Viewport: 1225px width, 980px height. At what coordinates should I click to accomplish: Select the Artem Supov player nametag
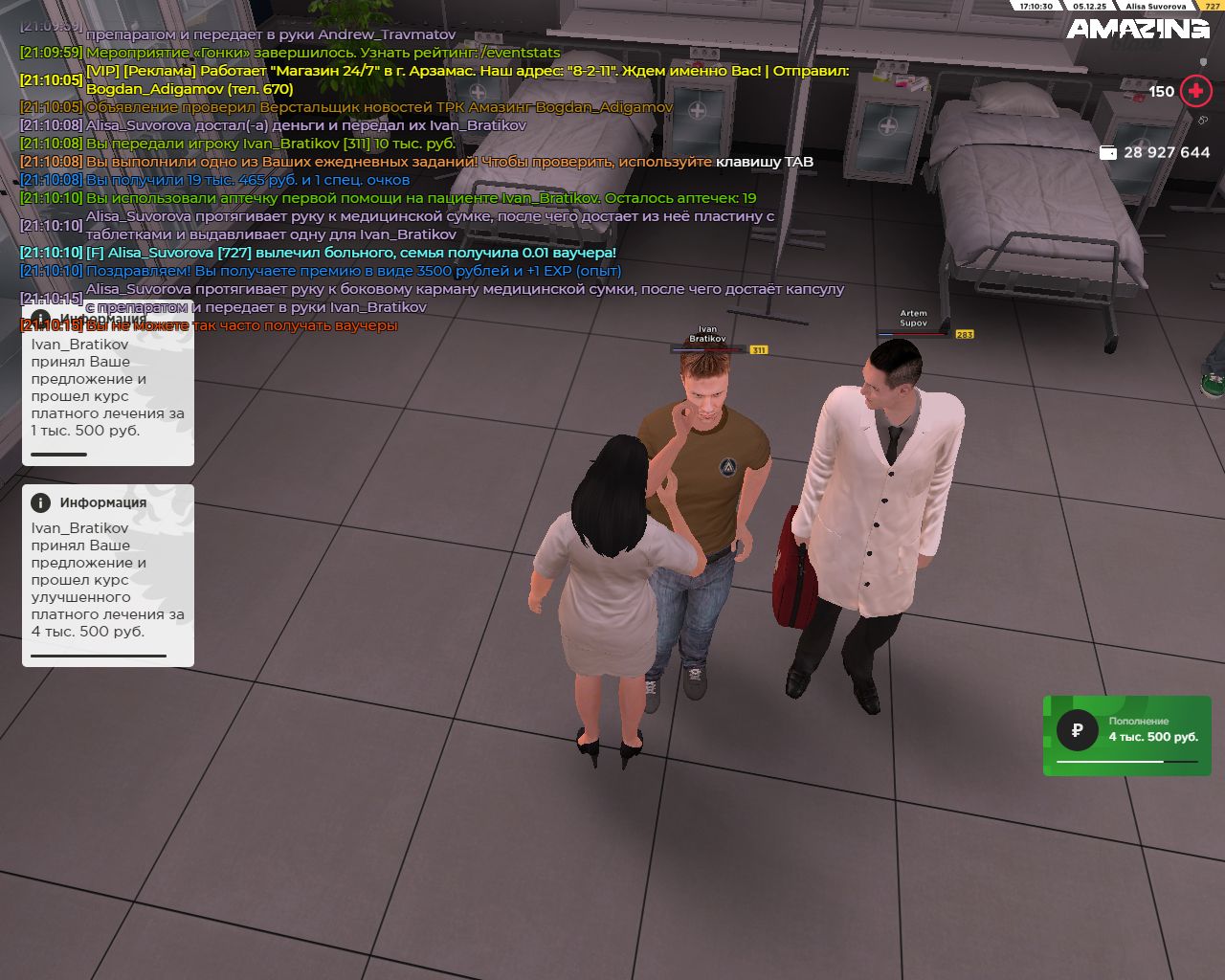coord(913,319)
